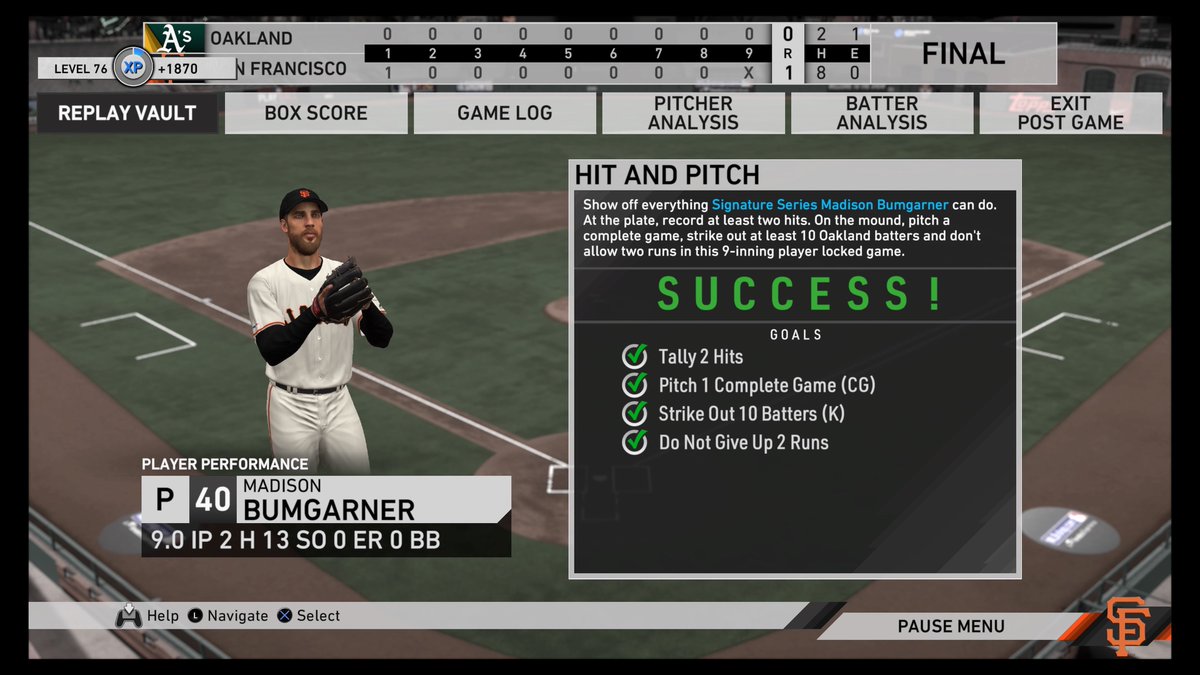1200x675 pixels.
Task: Select the Batter Analysis option
Action: pos(882,113)
